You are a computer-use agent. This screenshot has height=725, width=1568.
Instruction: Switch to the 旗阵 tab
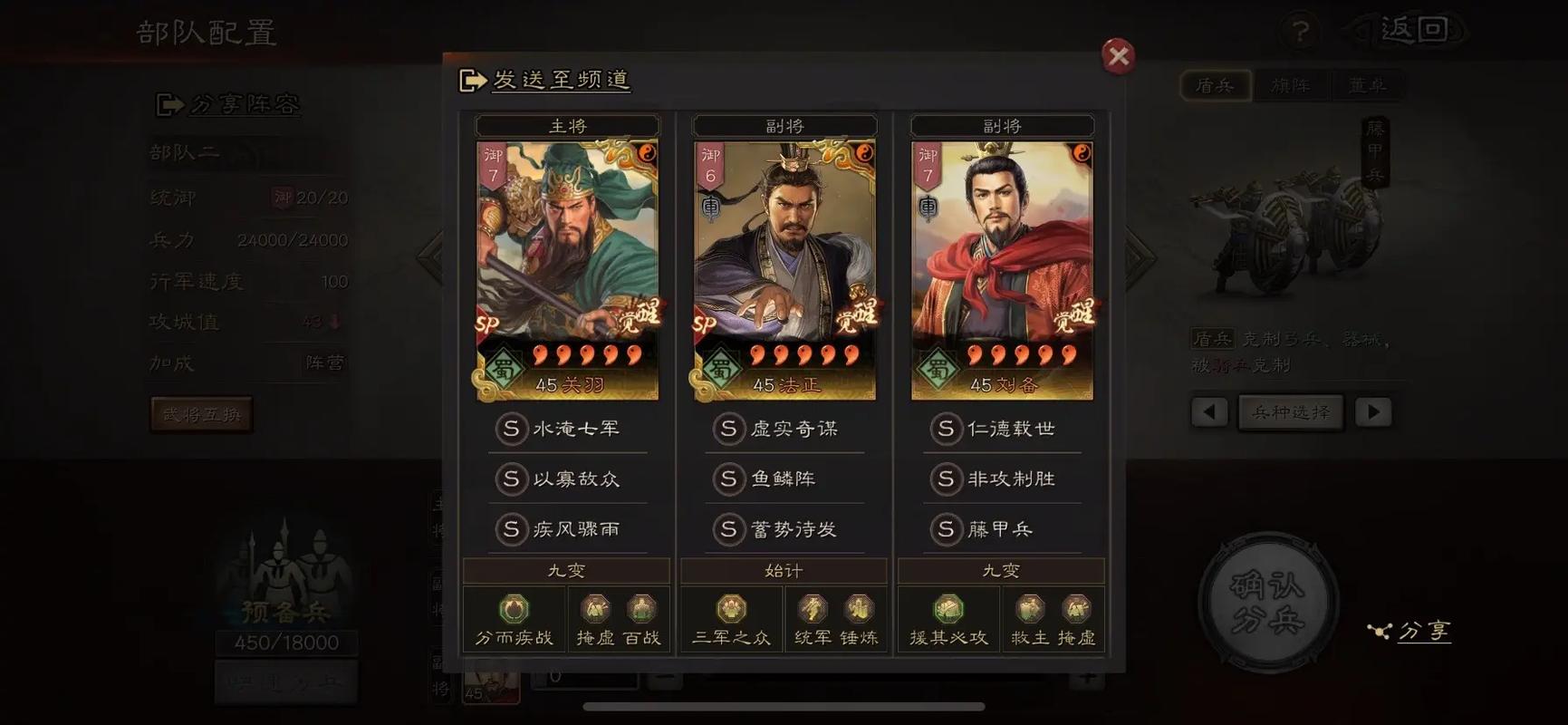pos(1292,86)
